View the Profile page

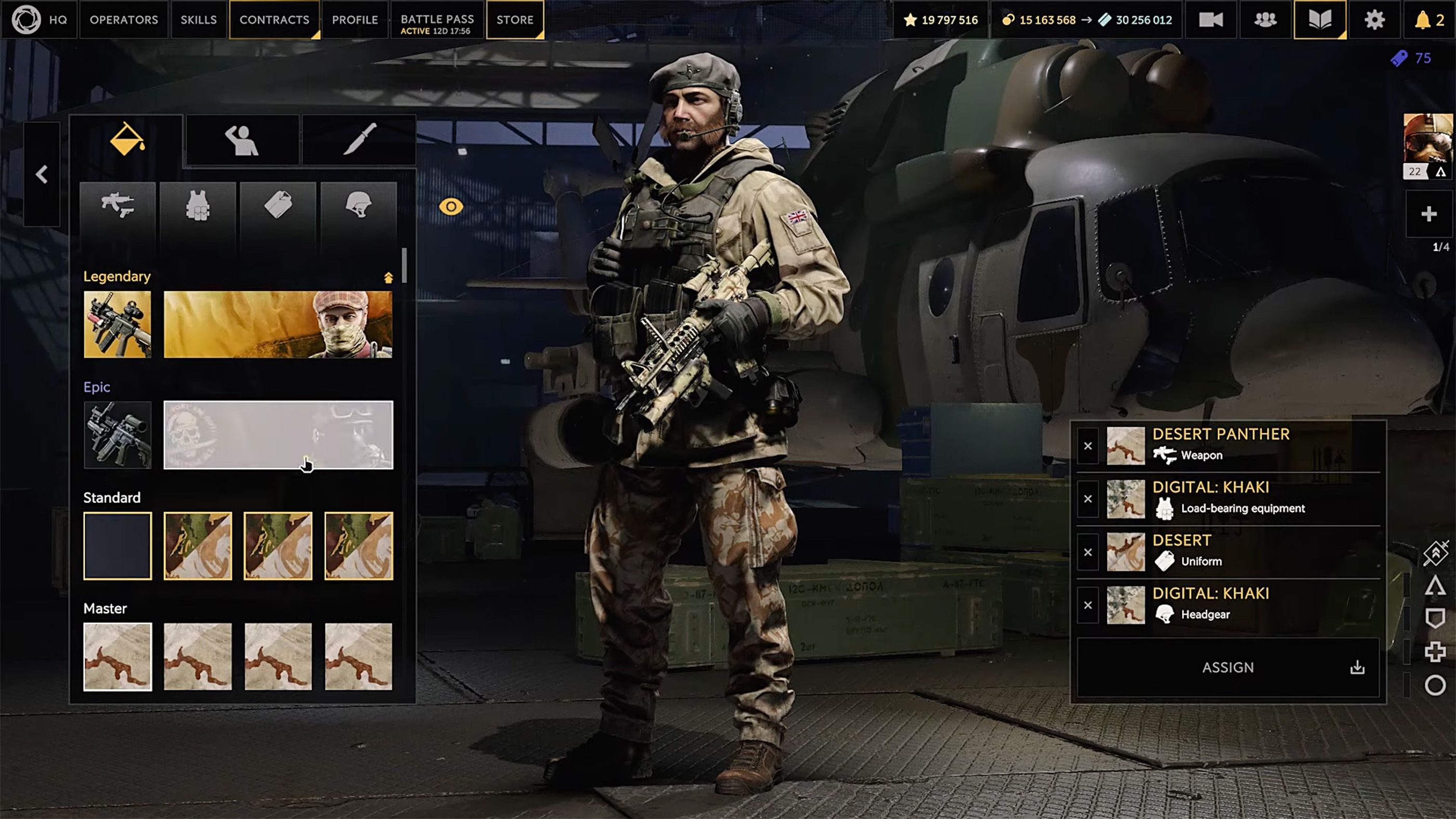pyautogui.click(x=355, y=20)
